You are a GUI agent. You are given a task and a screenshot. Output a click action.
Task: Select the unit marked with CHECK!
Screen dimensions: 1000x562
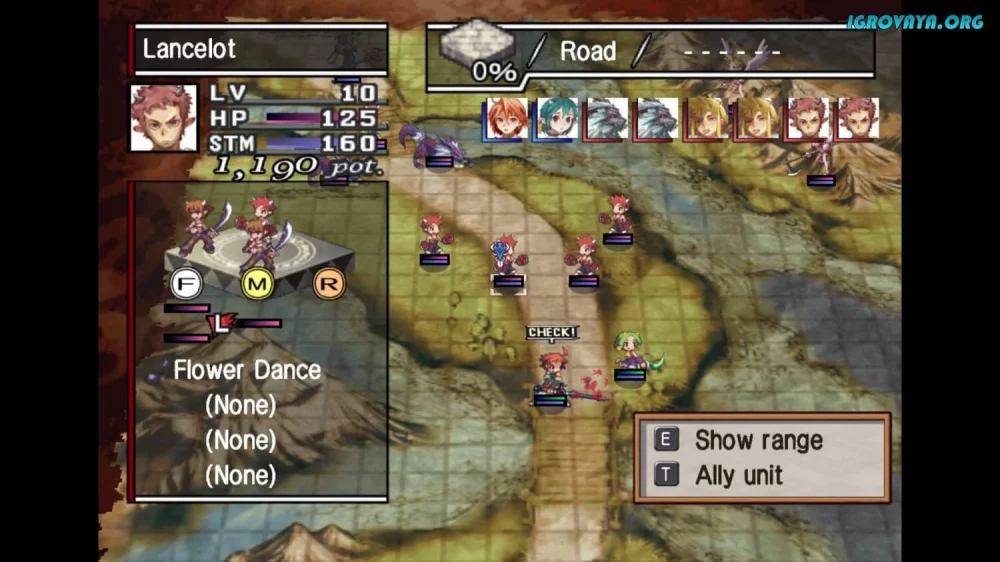551,372
